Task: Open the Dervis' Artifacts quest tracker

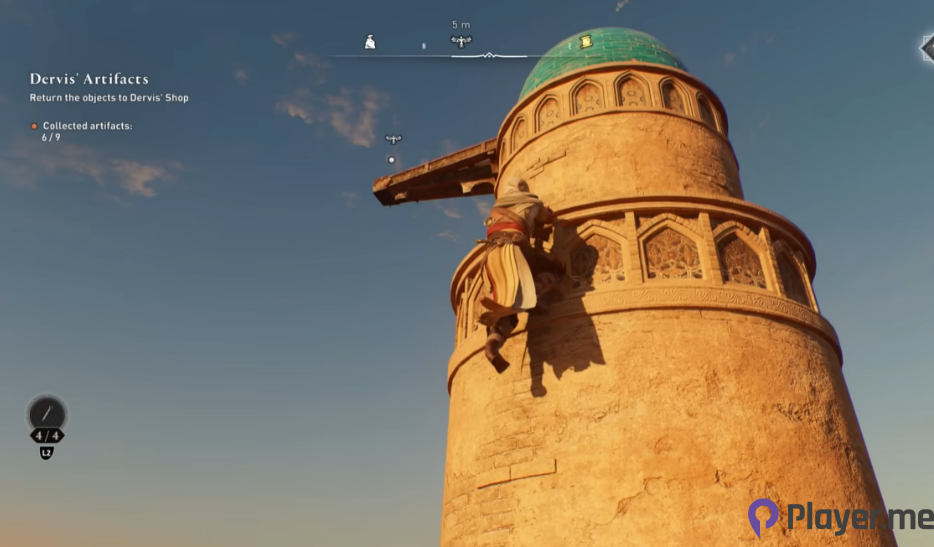Action: 89,79
